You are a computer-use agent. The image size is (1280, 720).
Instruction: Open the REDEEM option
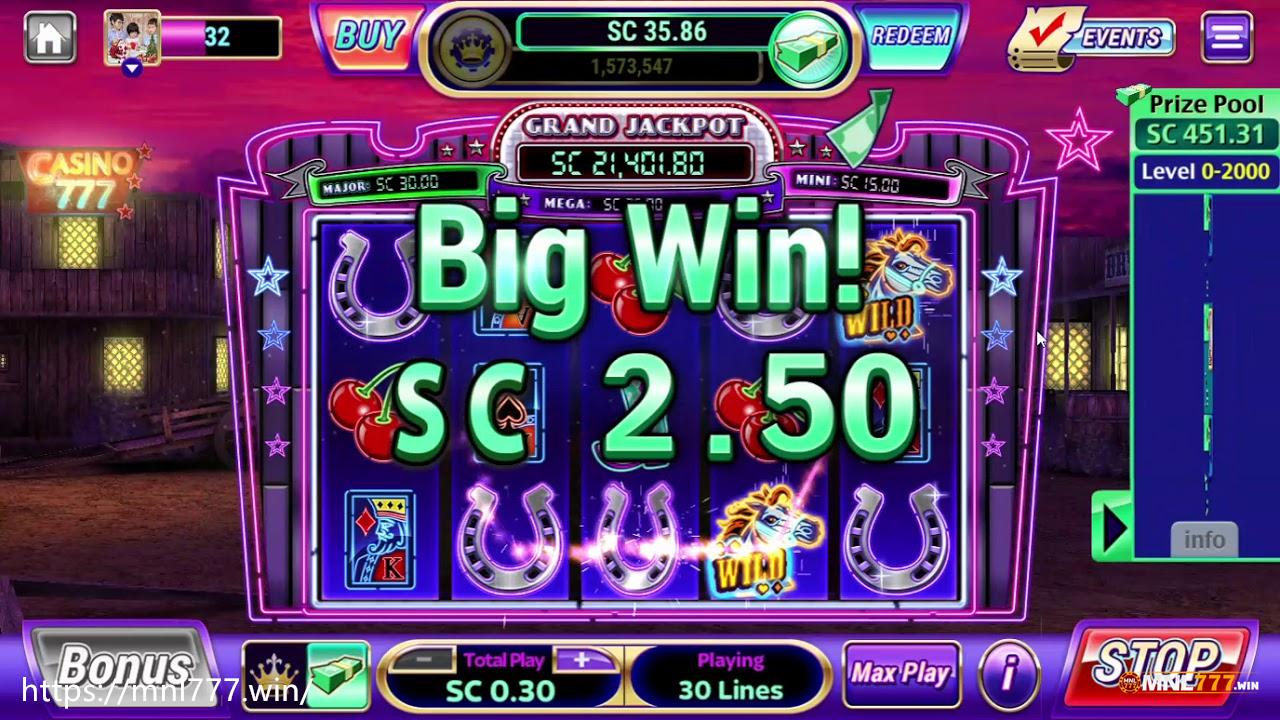(910, 37)
